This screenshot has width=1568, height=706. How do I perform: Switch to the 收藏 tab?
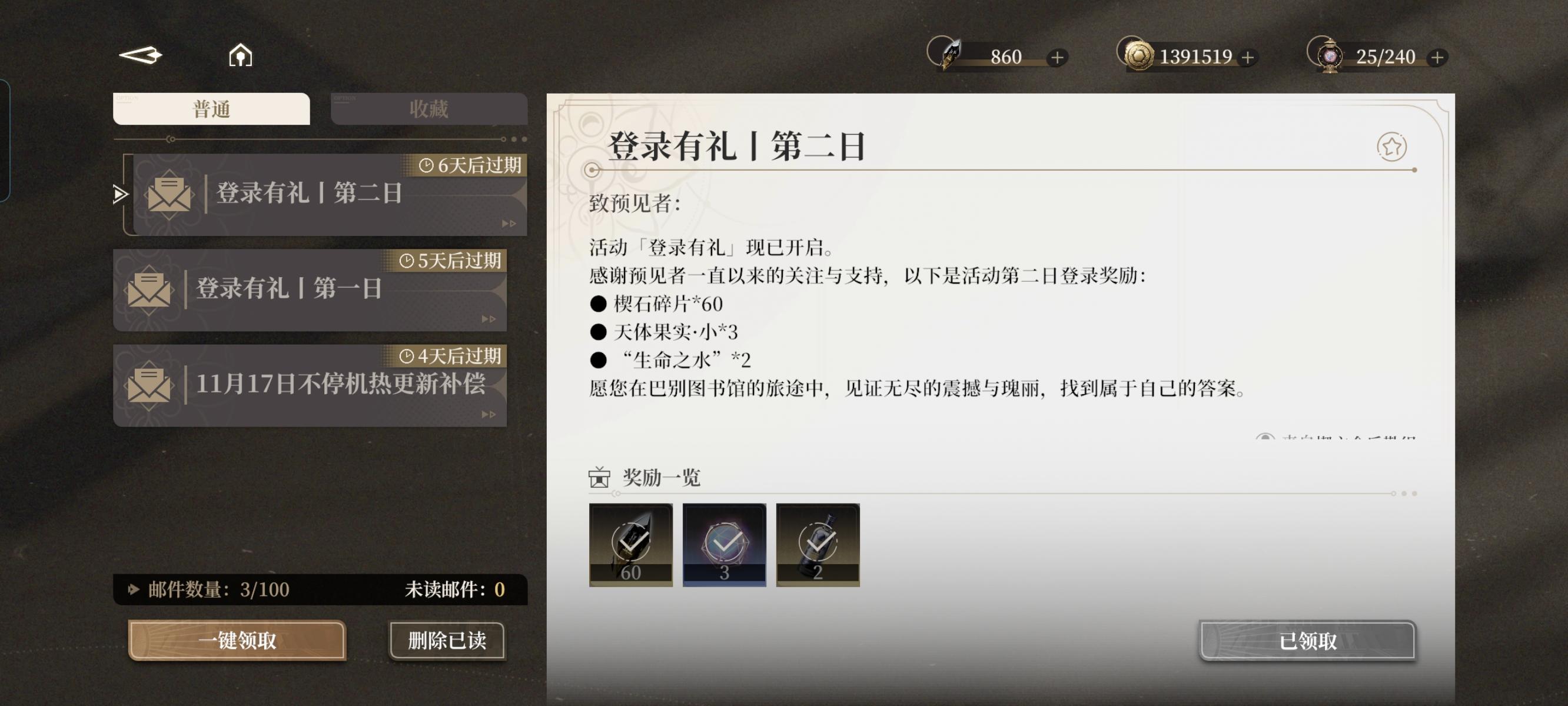pos(428,109)
